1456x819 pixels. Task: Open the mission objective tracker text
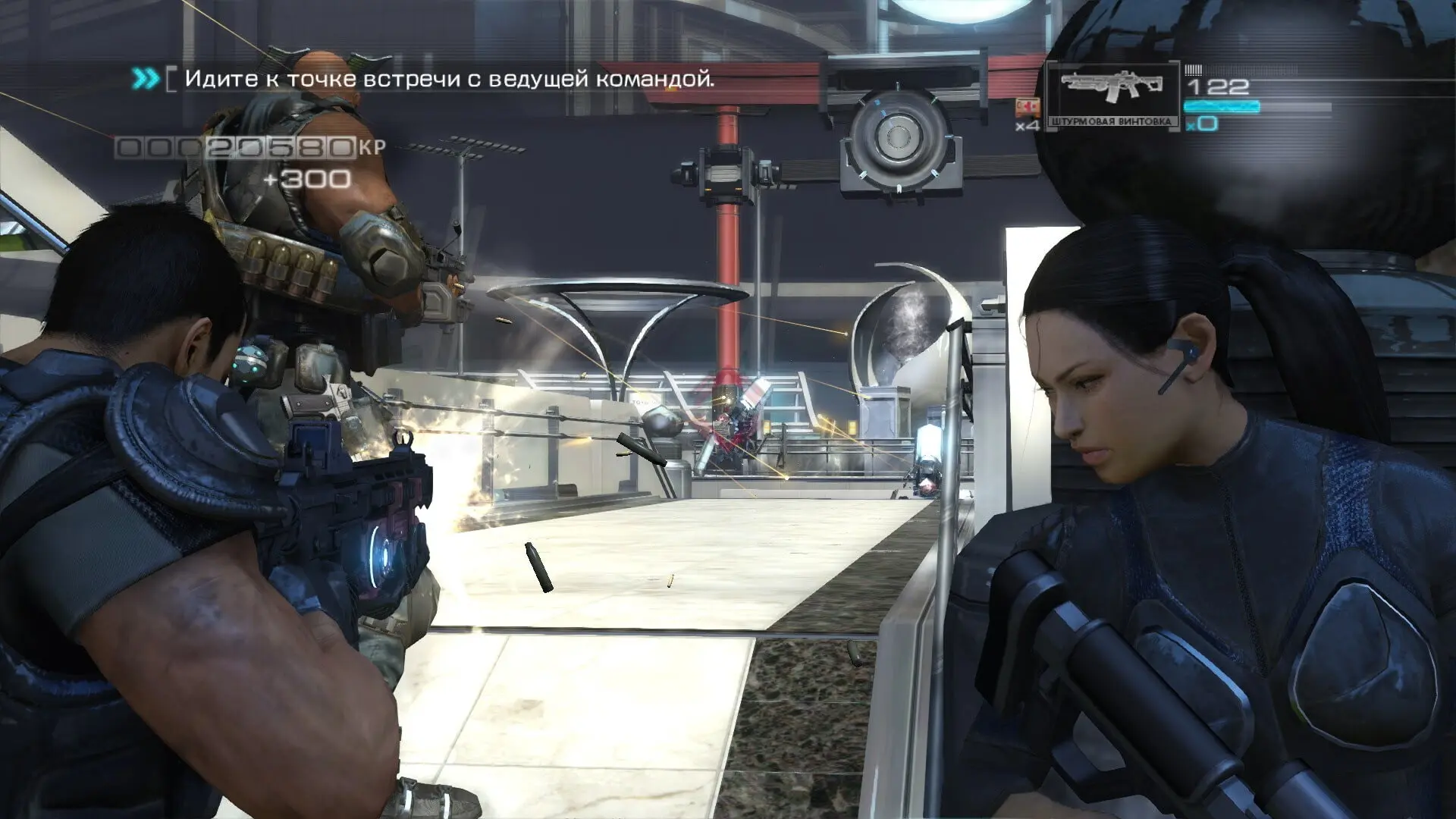[x=449, y=78]
